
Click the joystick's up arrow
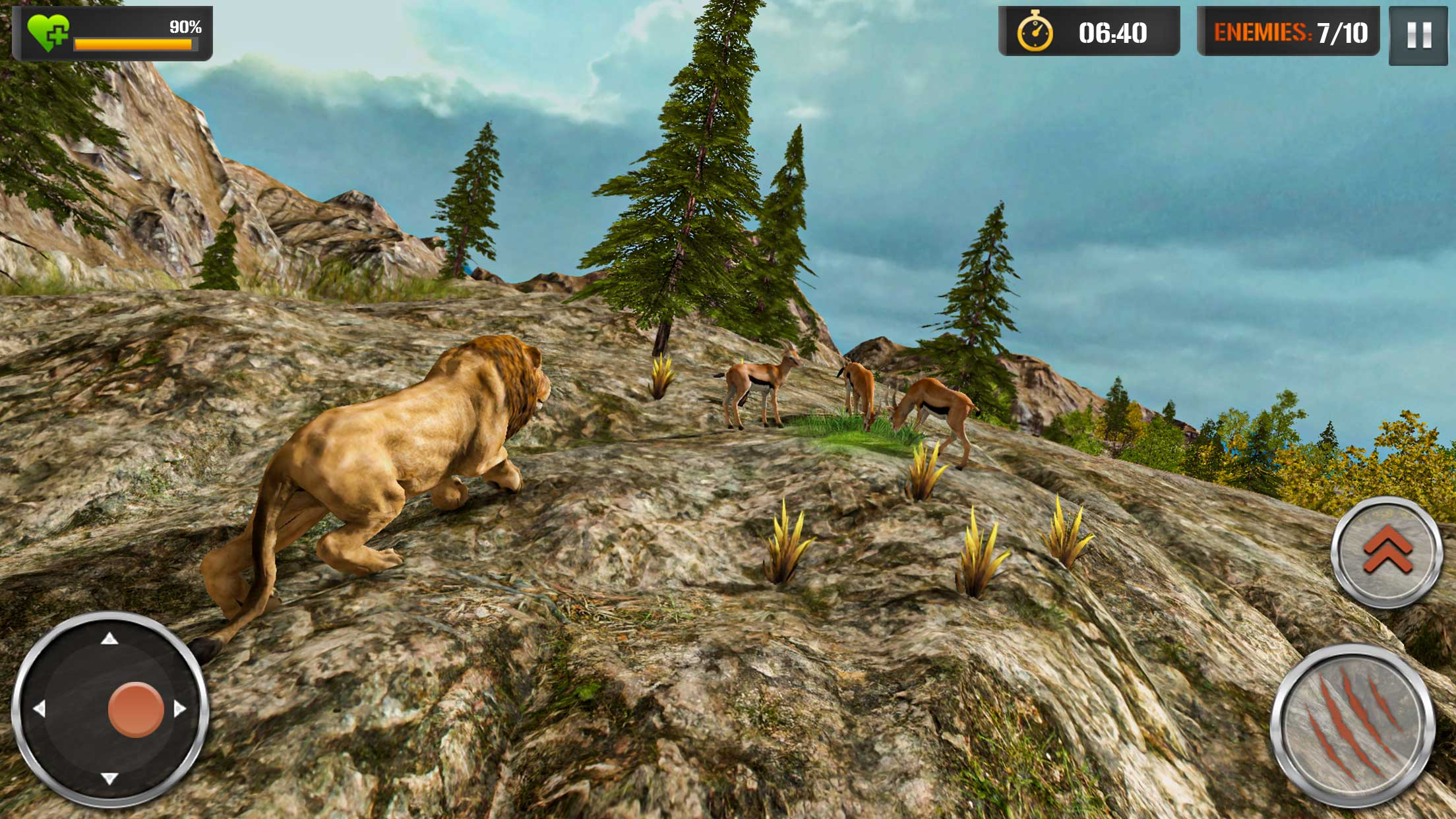[x=109, y=638]
